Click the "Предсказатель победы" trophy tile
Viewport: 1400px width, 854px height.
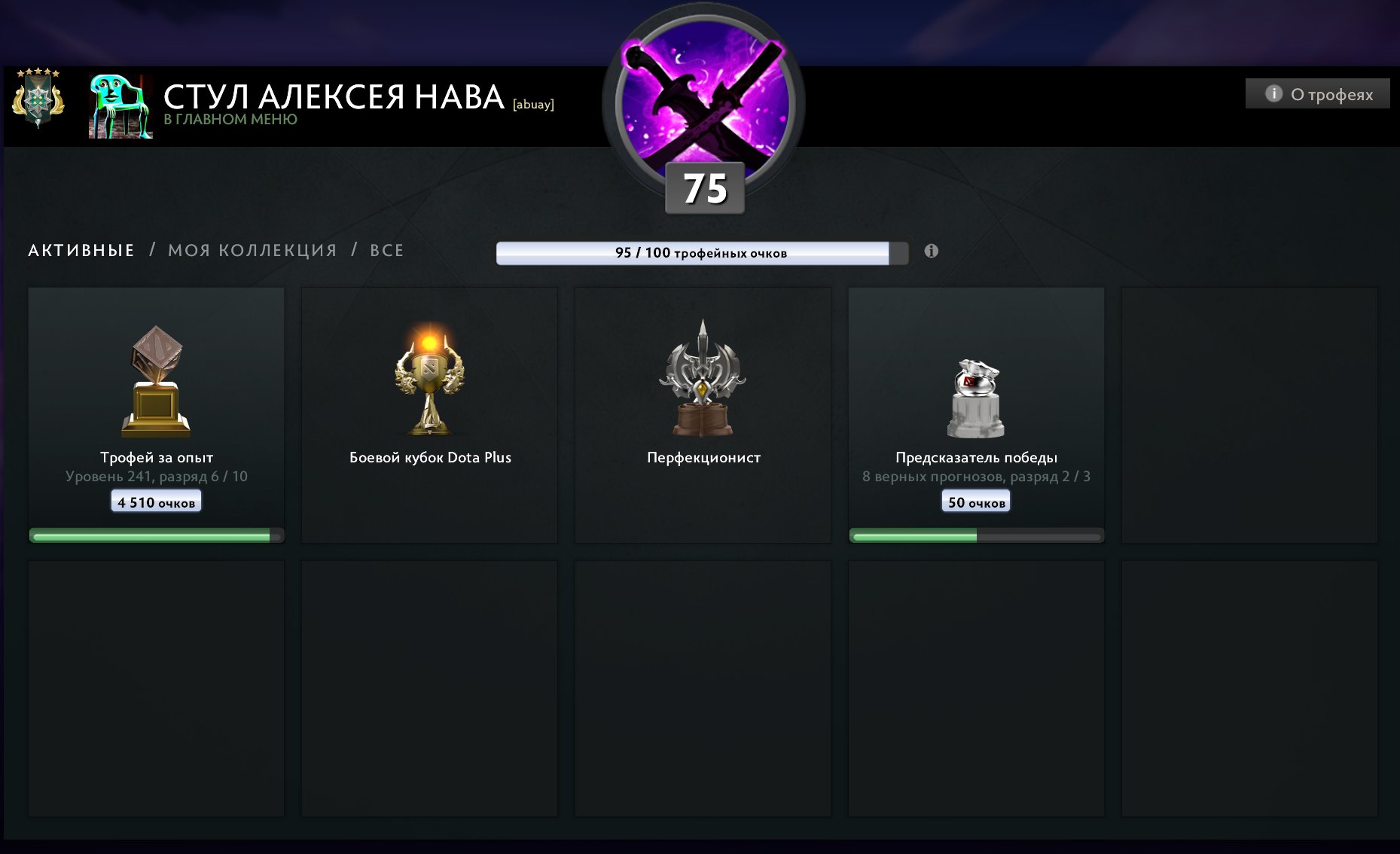tap(976, 414)
